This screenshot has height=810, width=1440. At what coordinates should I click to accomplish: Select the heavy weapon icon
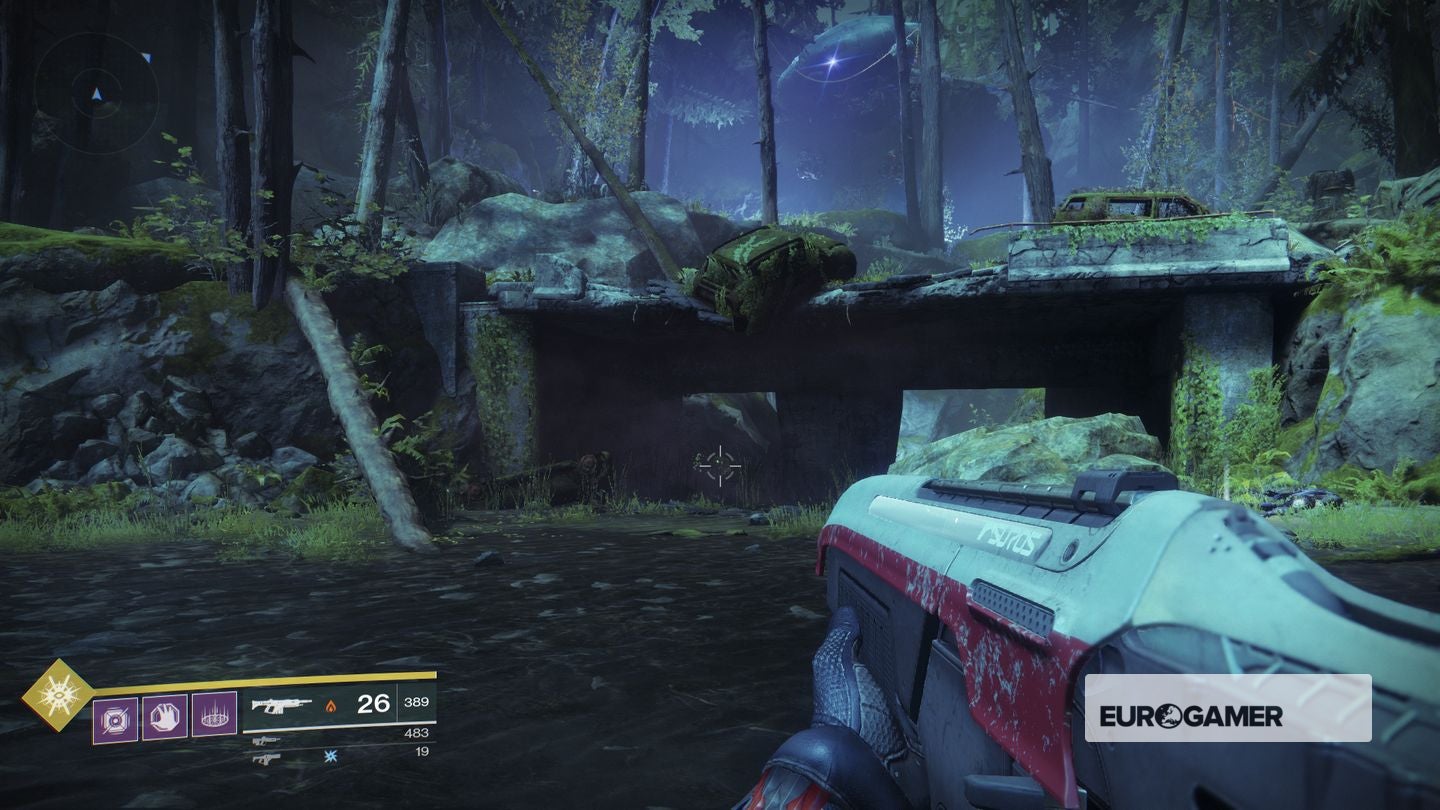tap(266, 758)
